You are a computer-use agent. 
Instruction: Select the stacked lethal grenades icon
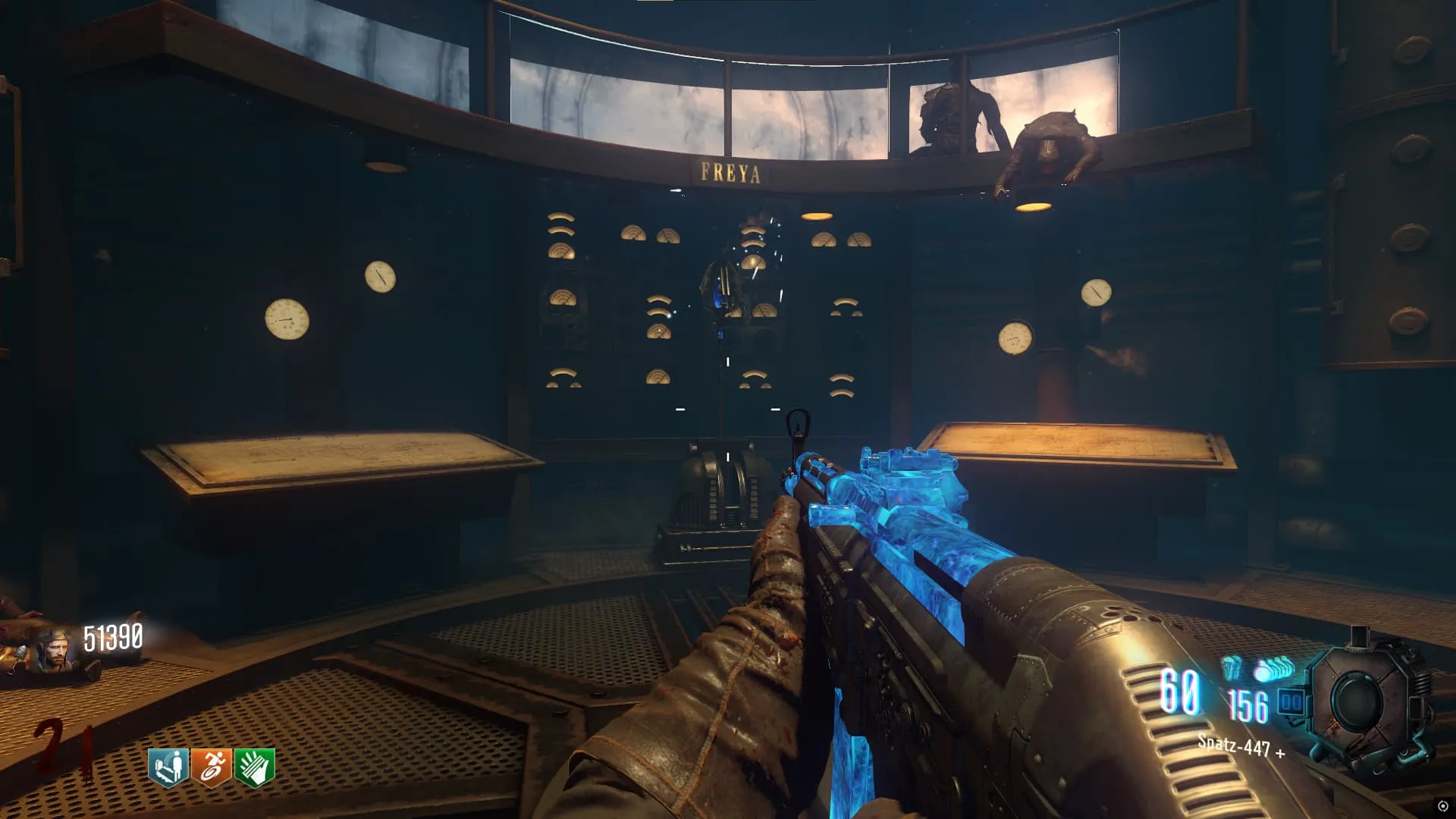pos(1273,670)
